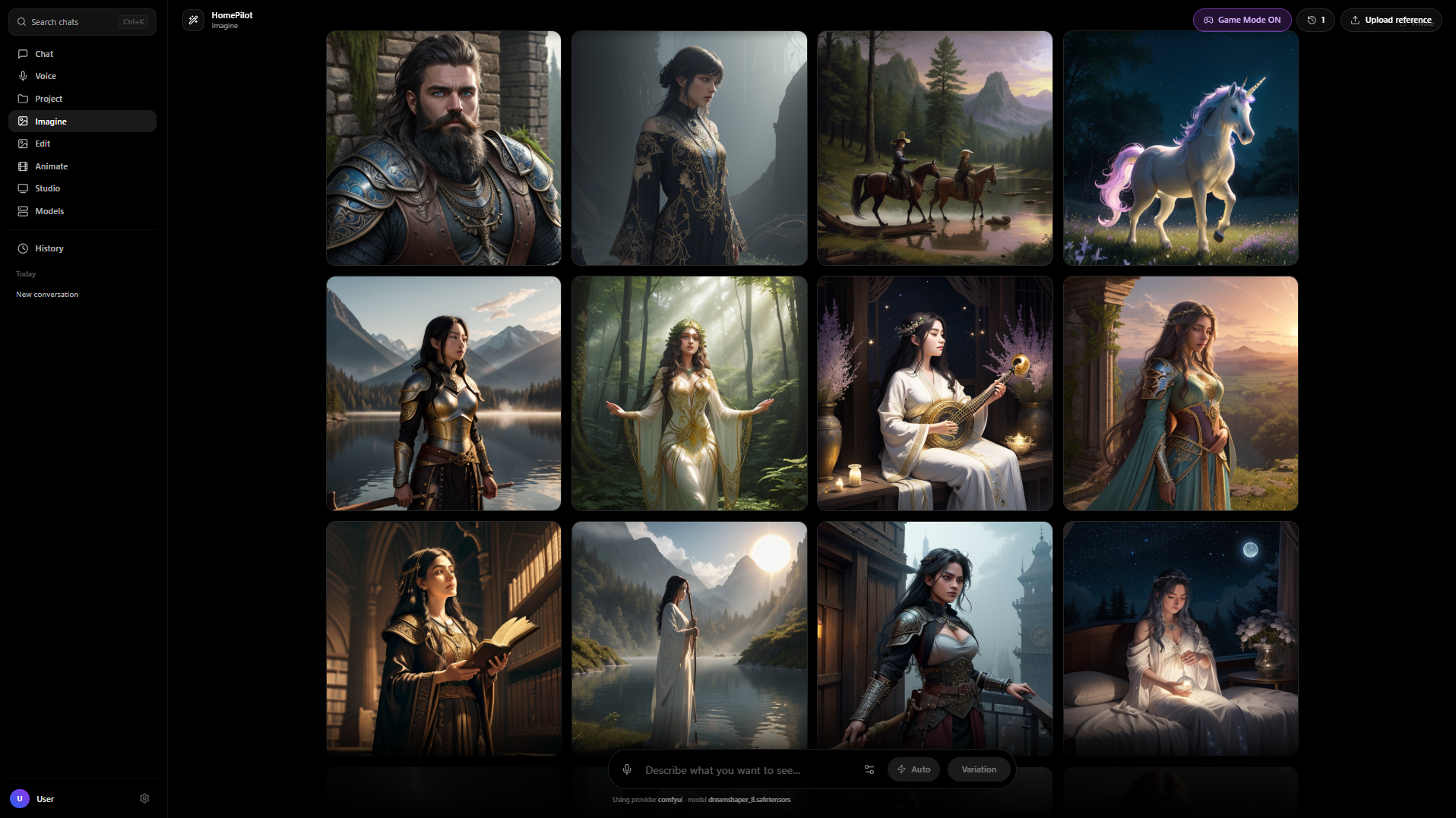
Task: Toggle Auto generation mode
Action: tap(913, 769)
